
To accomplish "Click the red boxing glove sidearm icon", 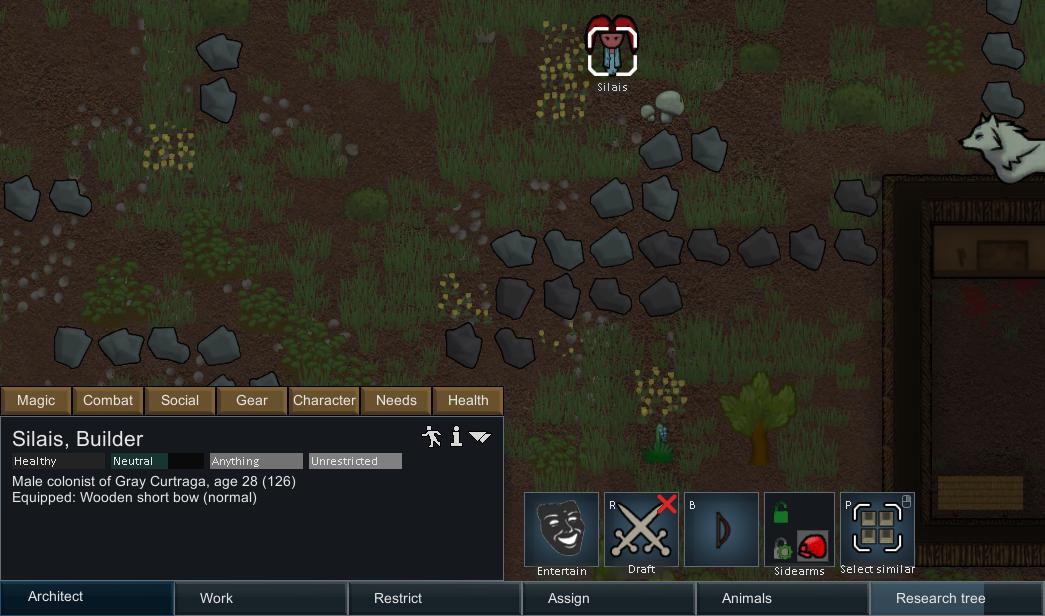I will (812, 546).
